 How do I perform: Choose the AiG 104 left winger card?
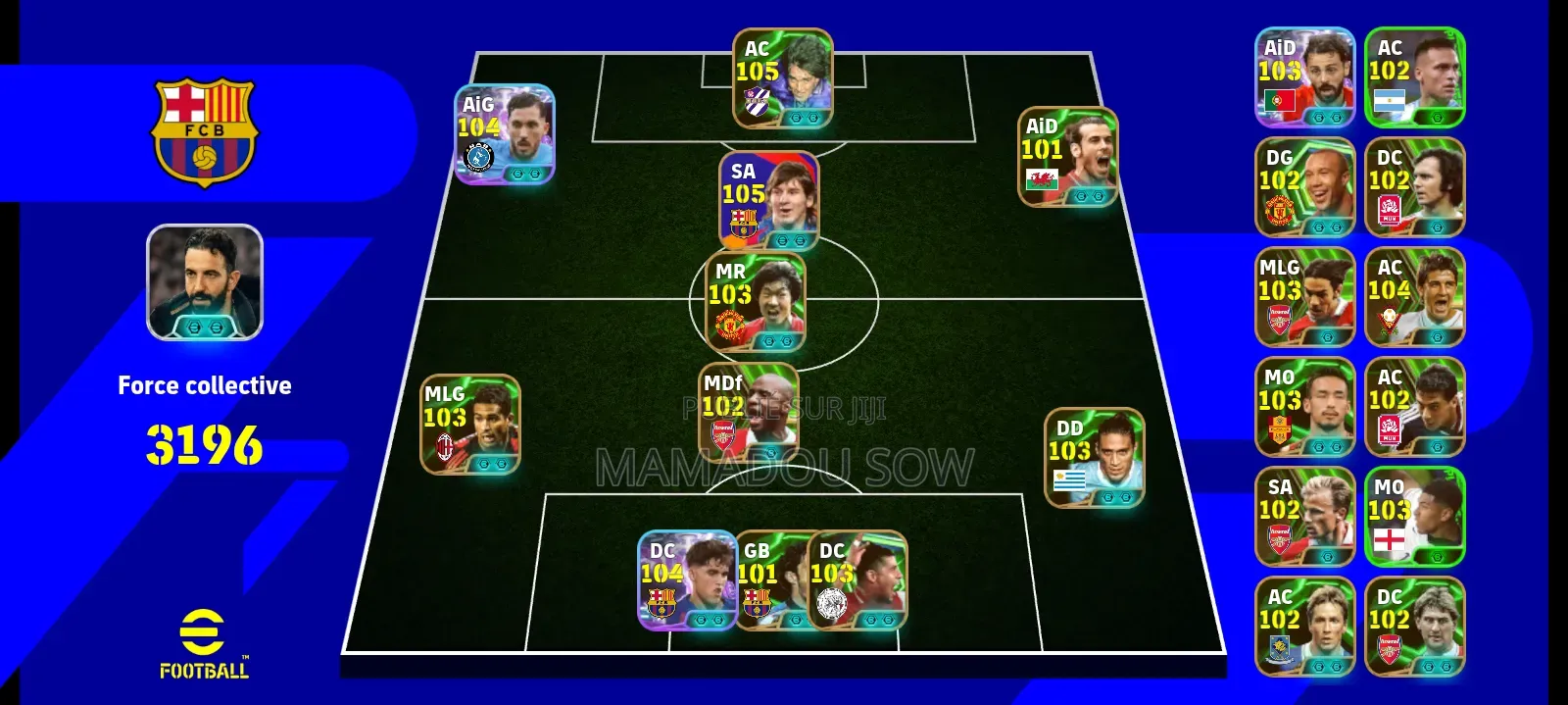coord(505,134)
